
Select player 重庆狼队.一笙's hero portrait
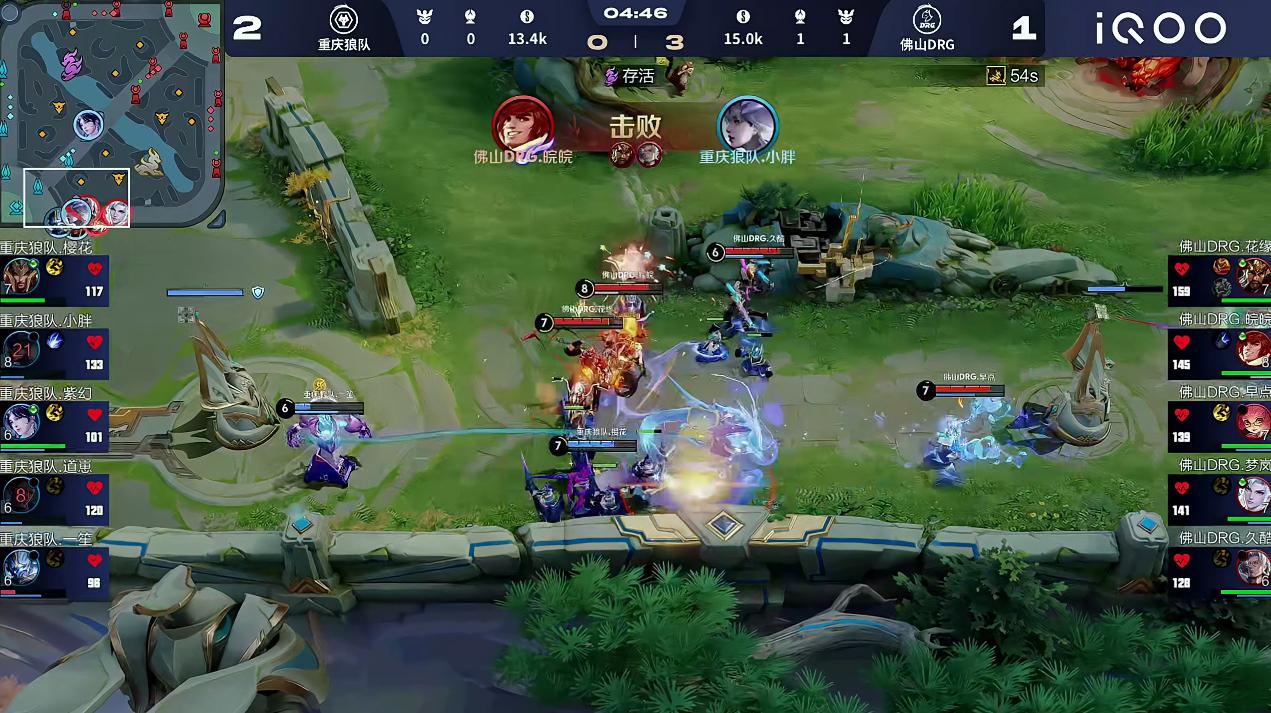coord(20,568)
